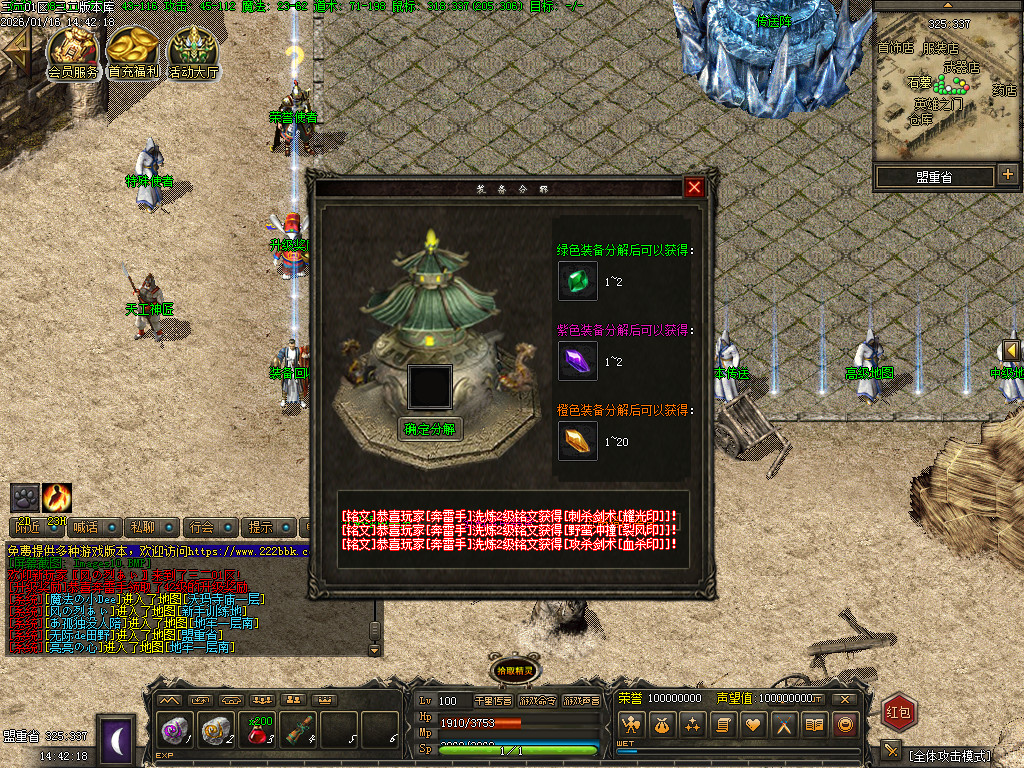Select the green gem reward icon
The width and height of the screenshot is (1024, 768).
click(577, 282)
